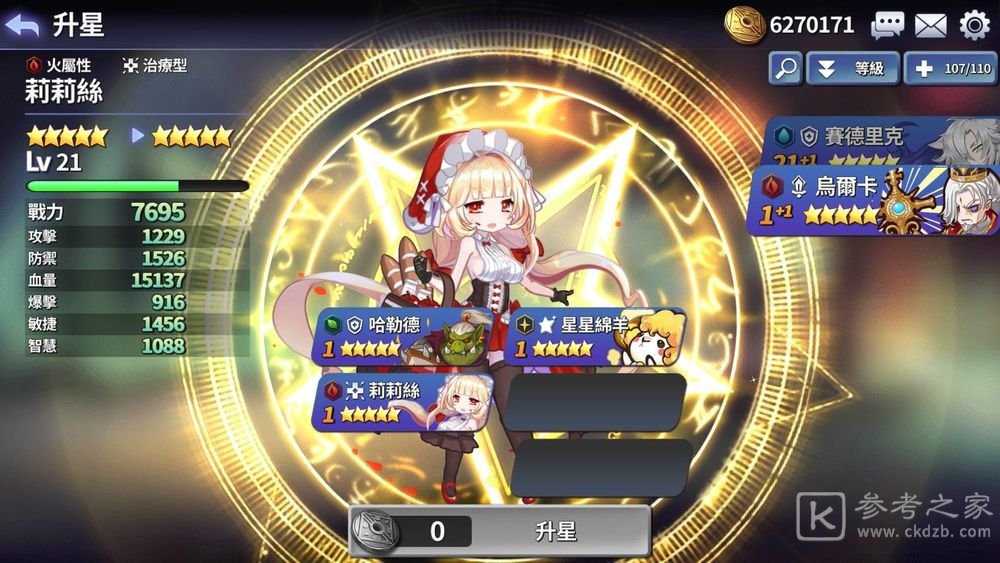Go back with the arrow button

coord(22,25)
